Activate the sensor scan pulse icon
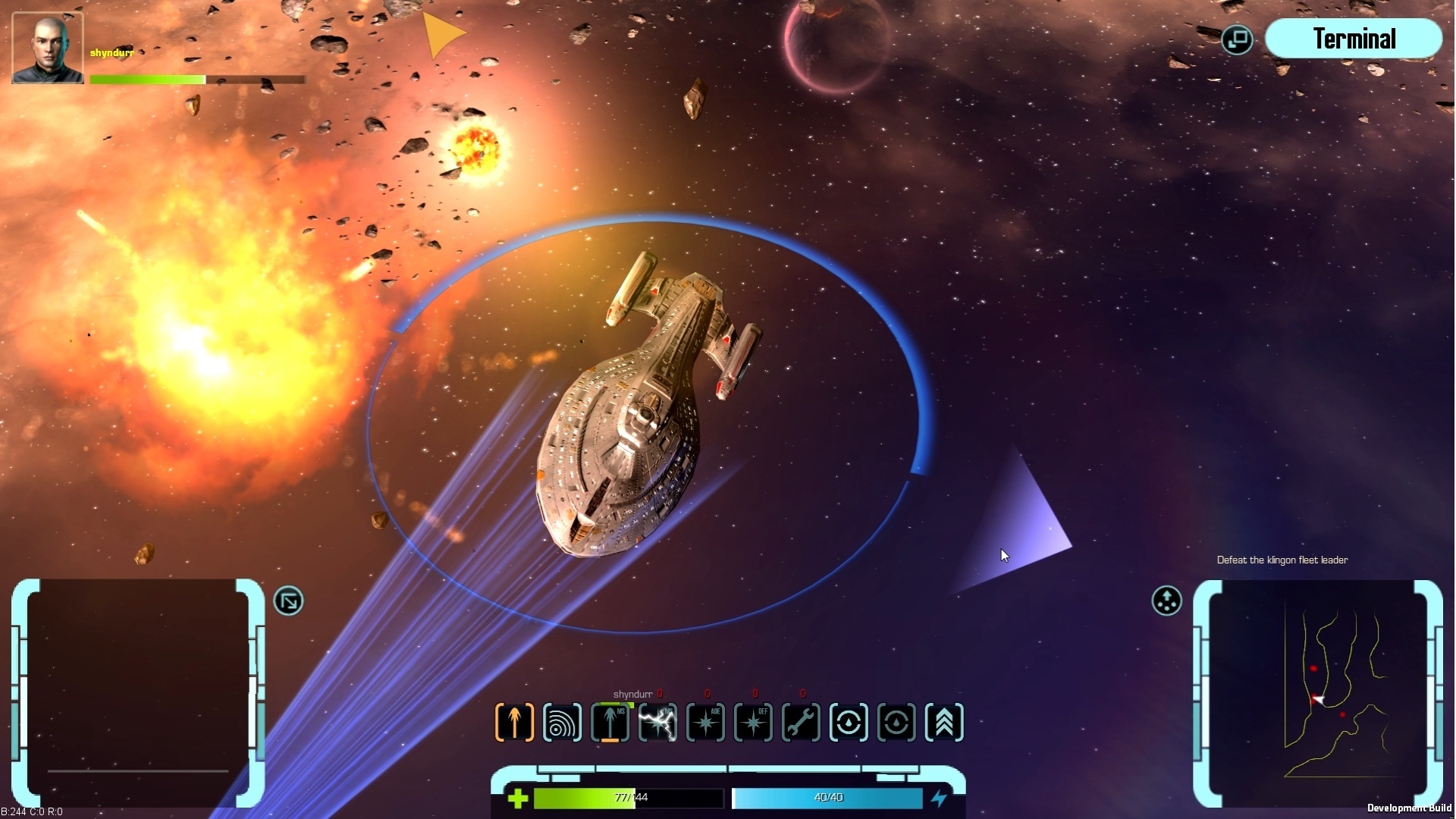 [563, 722]
